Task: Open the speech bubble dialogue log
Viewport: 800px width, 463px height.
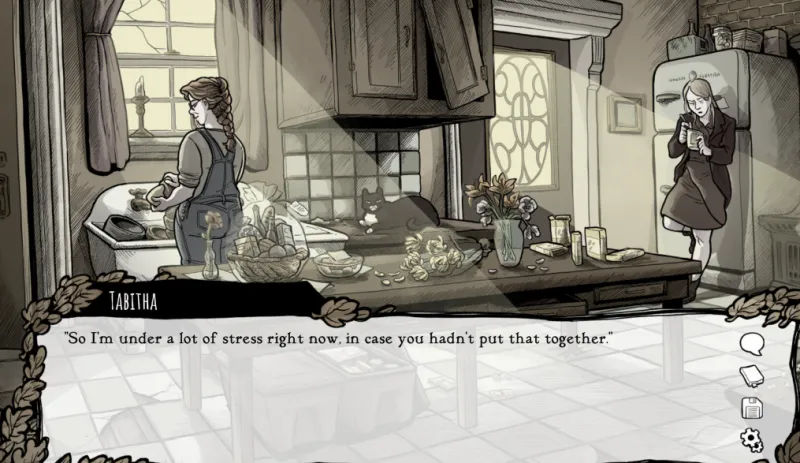Action: click(x=751, y=344)
